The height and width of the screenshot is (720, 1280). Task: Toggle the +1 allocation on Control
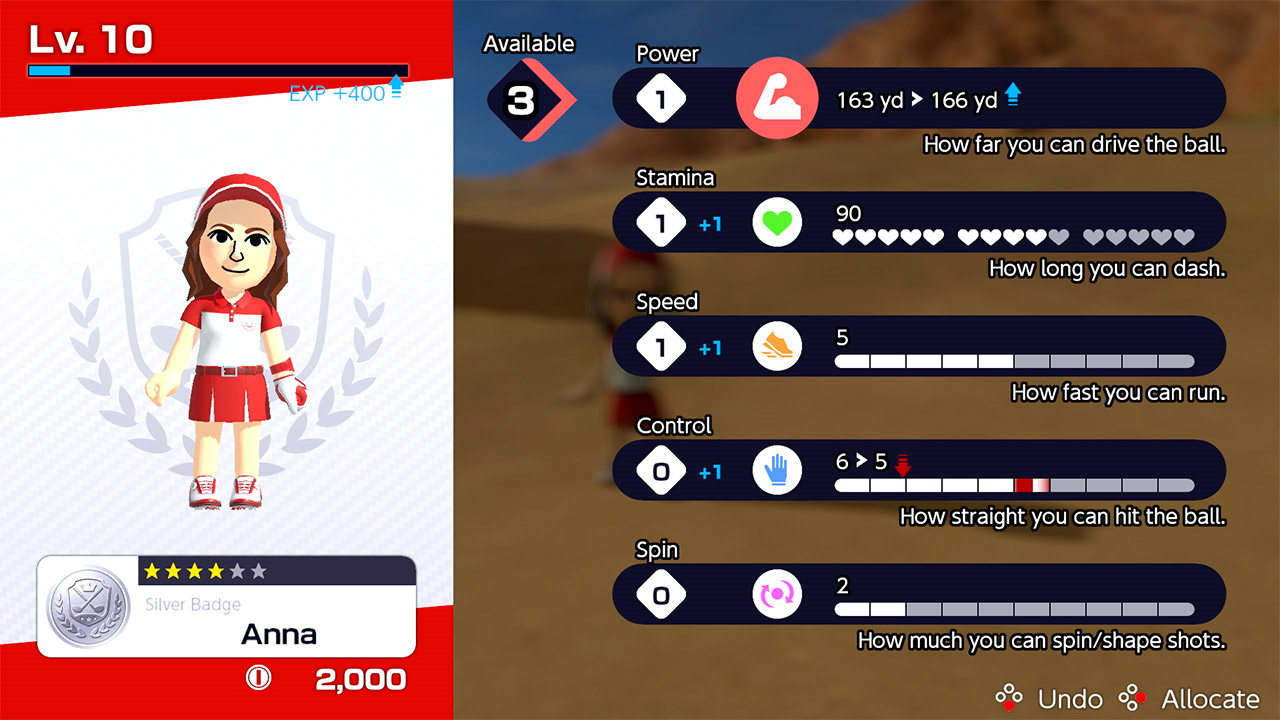tap(709, 473)
